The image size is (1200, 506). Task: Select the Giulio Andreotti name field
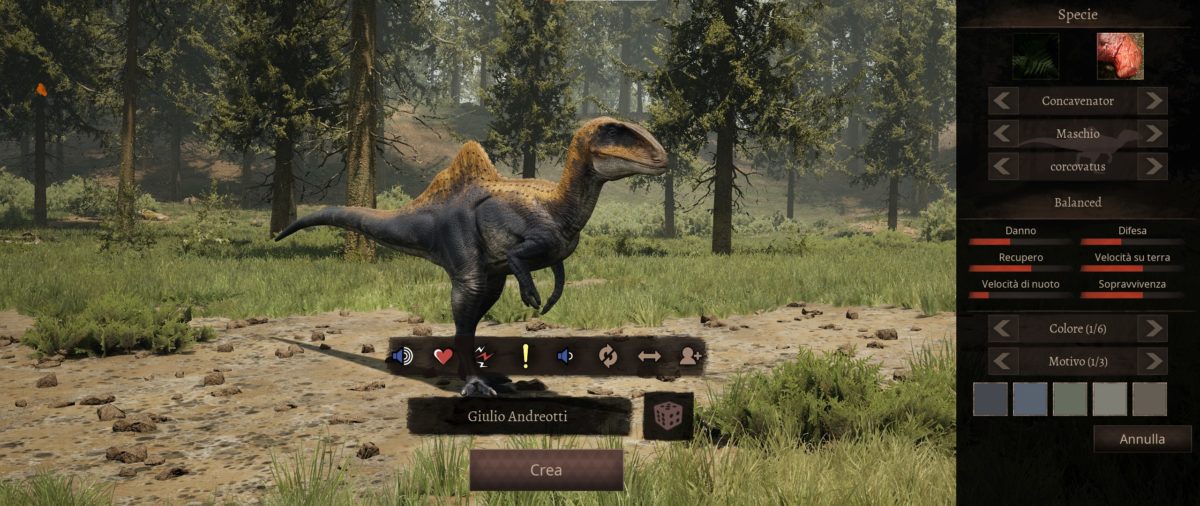(518, 416)
